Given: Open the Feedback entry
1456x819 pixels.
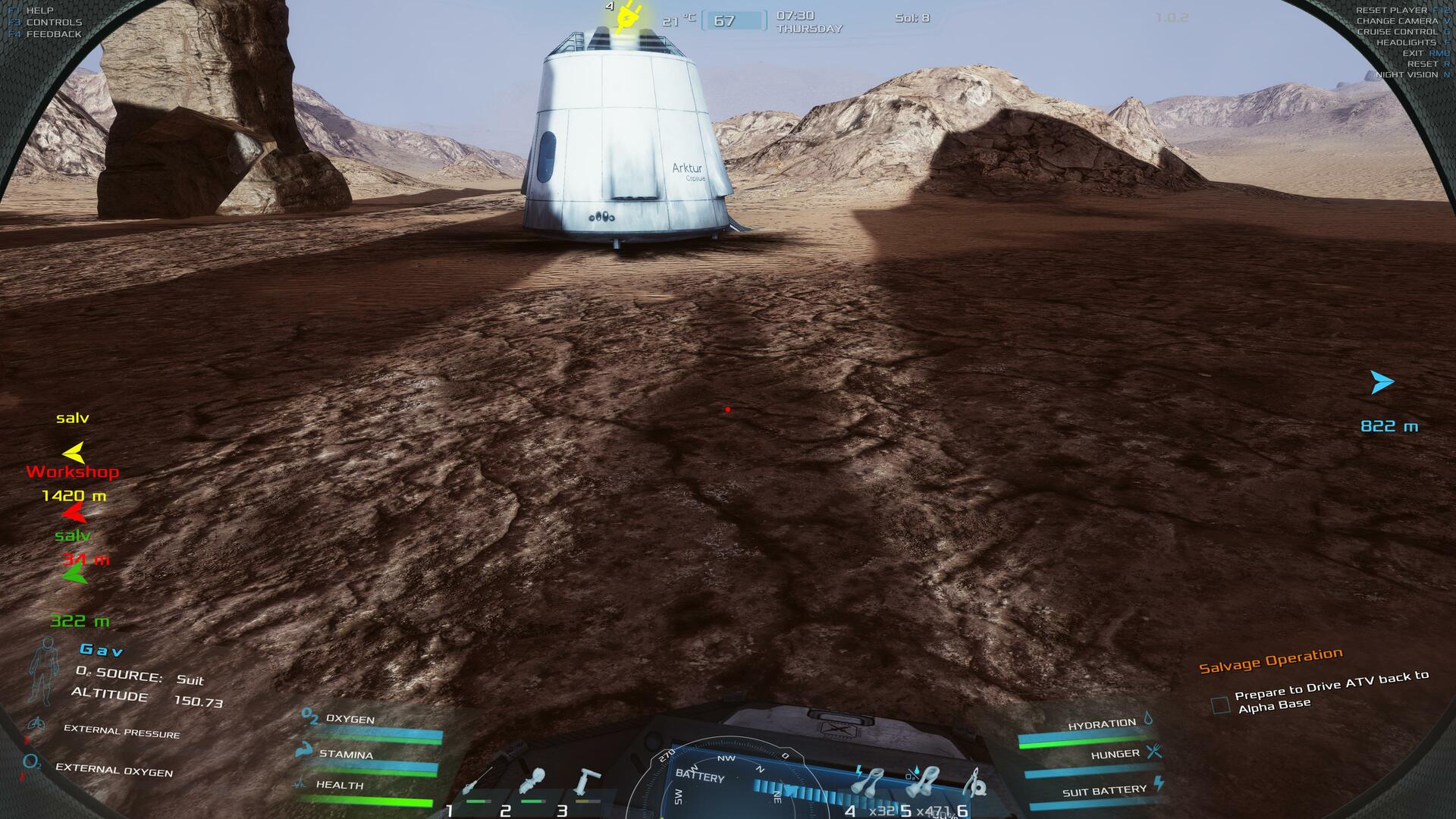Looking at the screenshot, I should pyautogui.click(x=53, y=34).
